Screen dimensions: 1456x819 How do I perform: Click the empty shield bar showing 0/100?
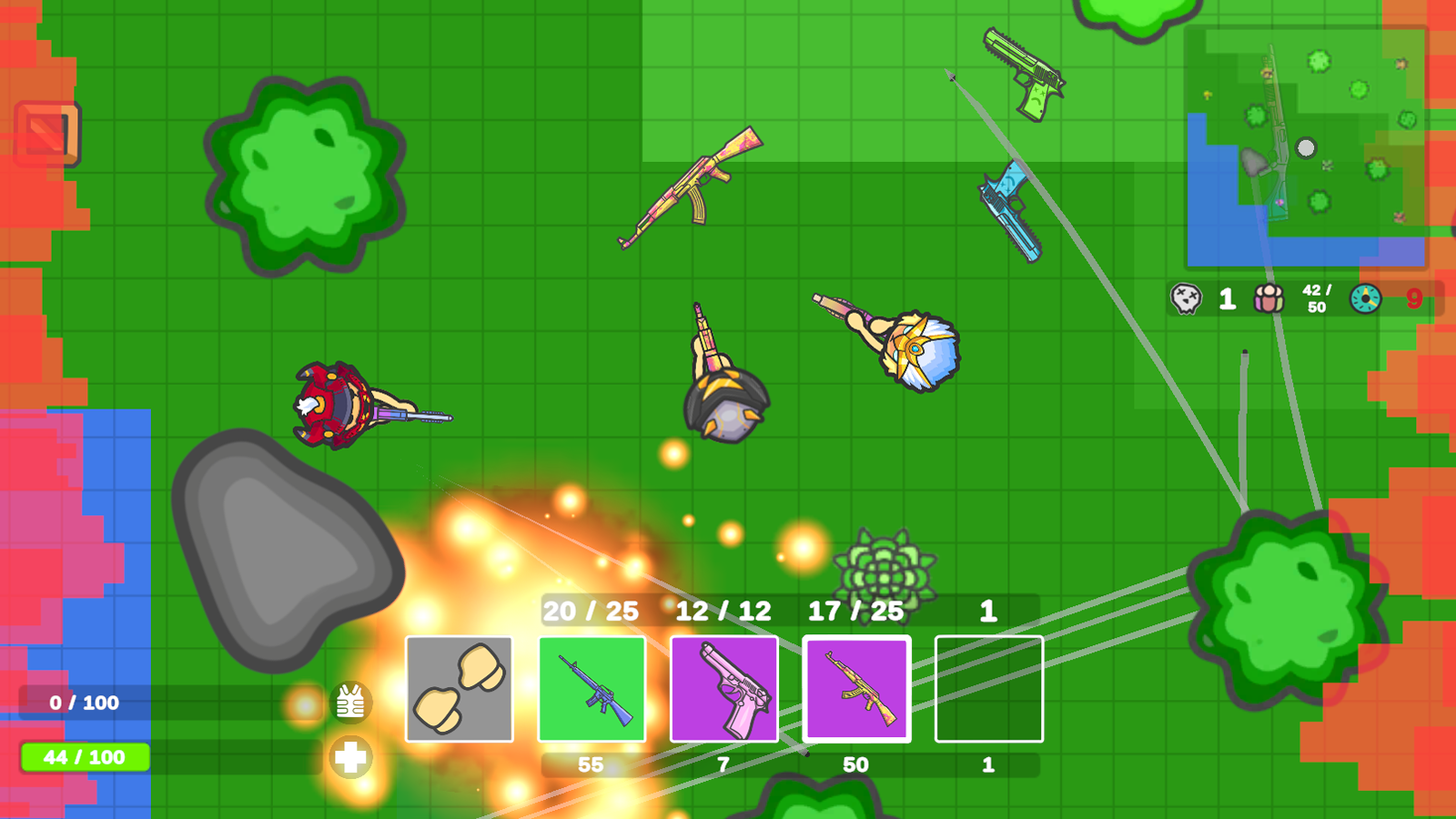[x=82, y=703]
